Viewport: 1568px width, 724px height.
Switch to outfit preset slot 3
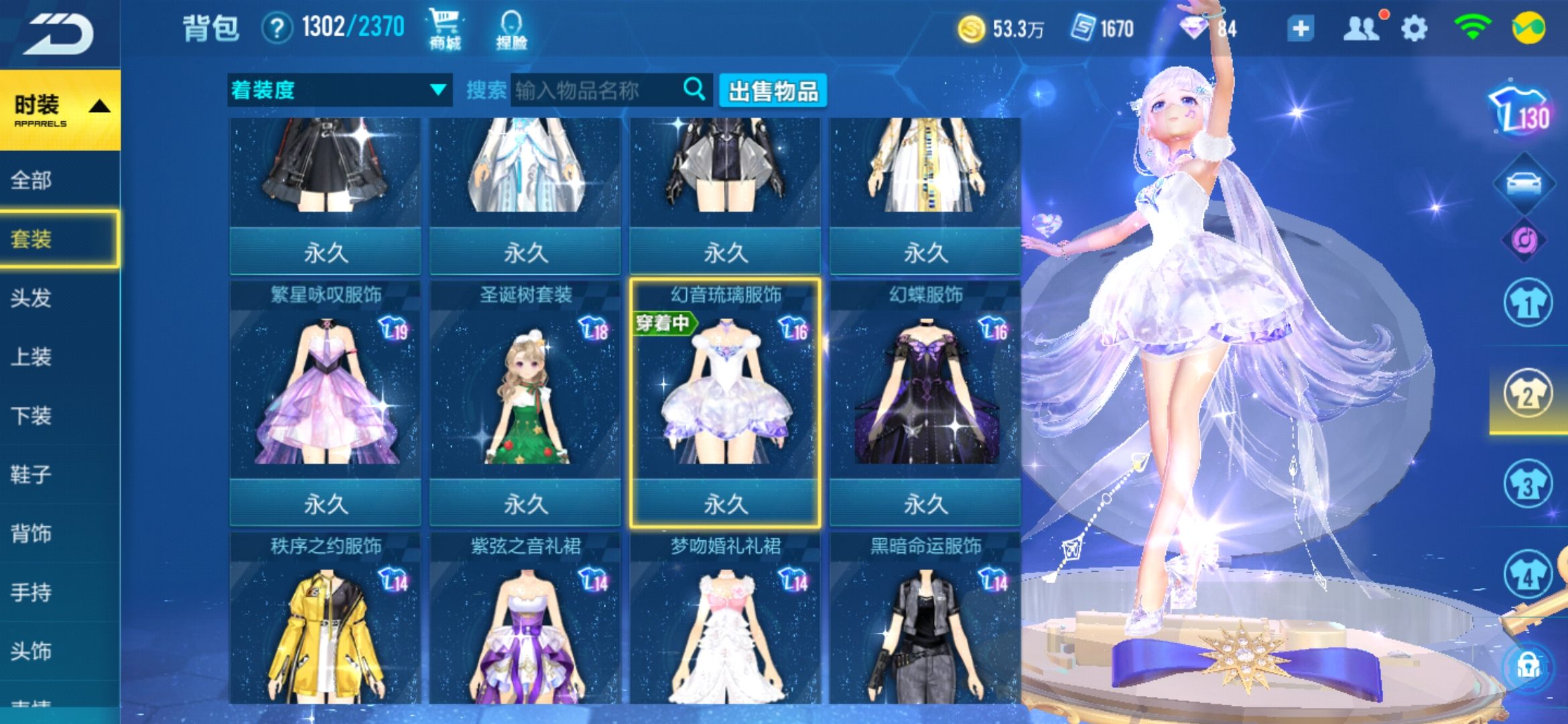point(1527,484)
